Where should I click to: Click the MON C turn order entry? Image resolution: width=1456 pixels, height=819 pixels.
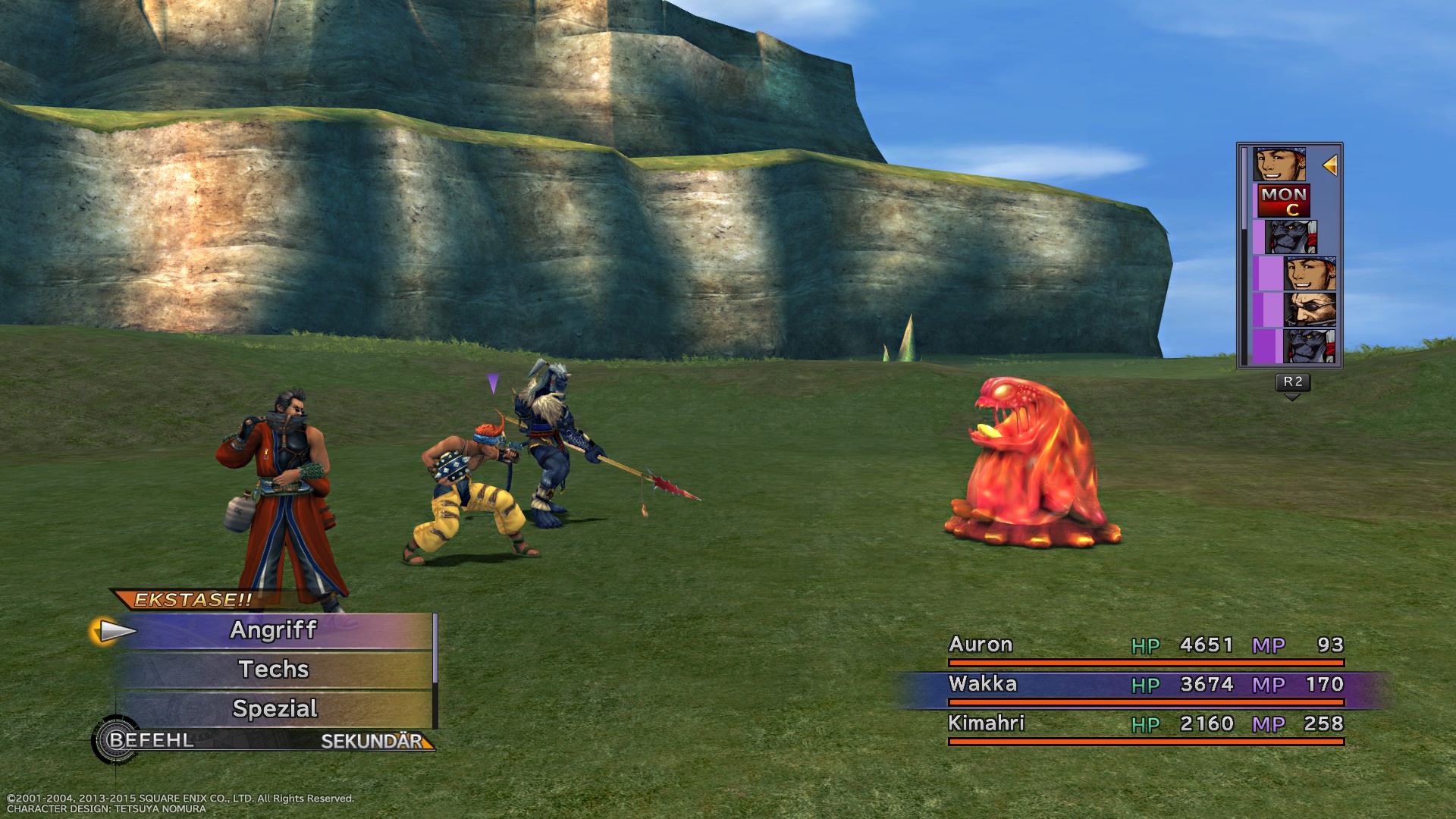tap(1284, 201)
